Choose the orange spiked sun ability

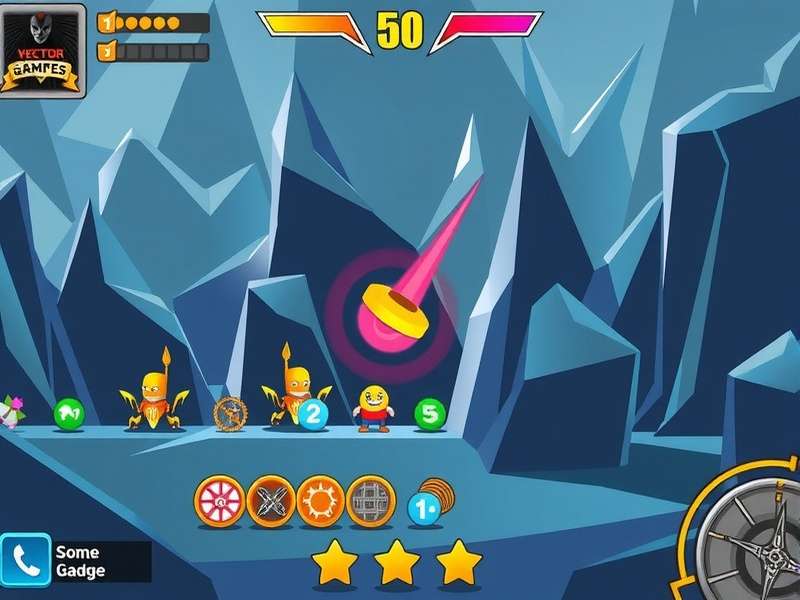321,500
